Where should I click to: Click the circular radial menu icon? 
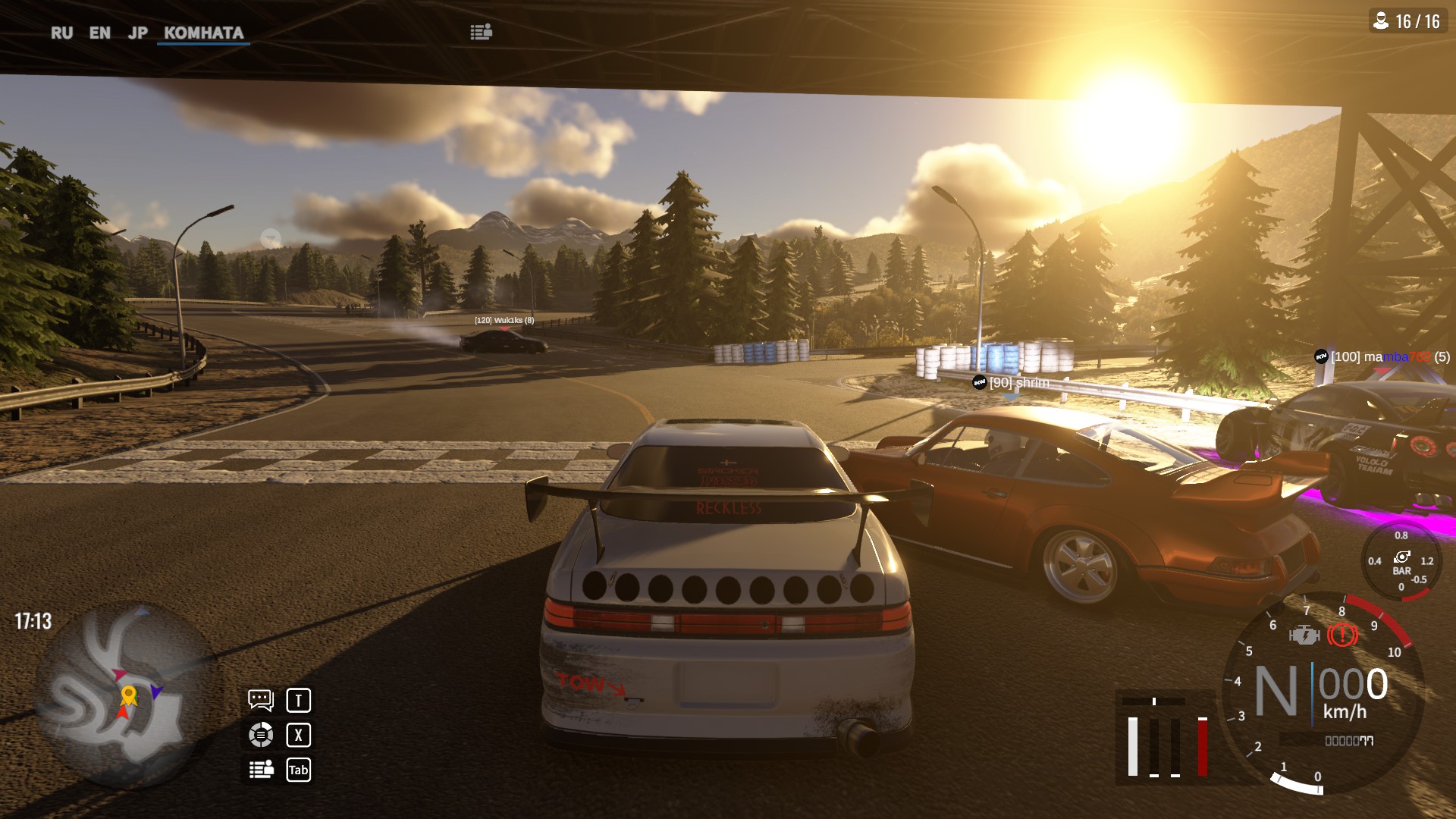pos(260,735)
